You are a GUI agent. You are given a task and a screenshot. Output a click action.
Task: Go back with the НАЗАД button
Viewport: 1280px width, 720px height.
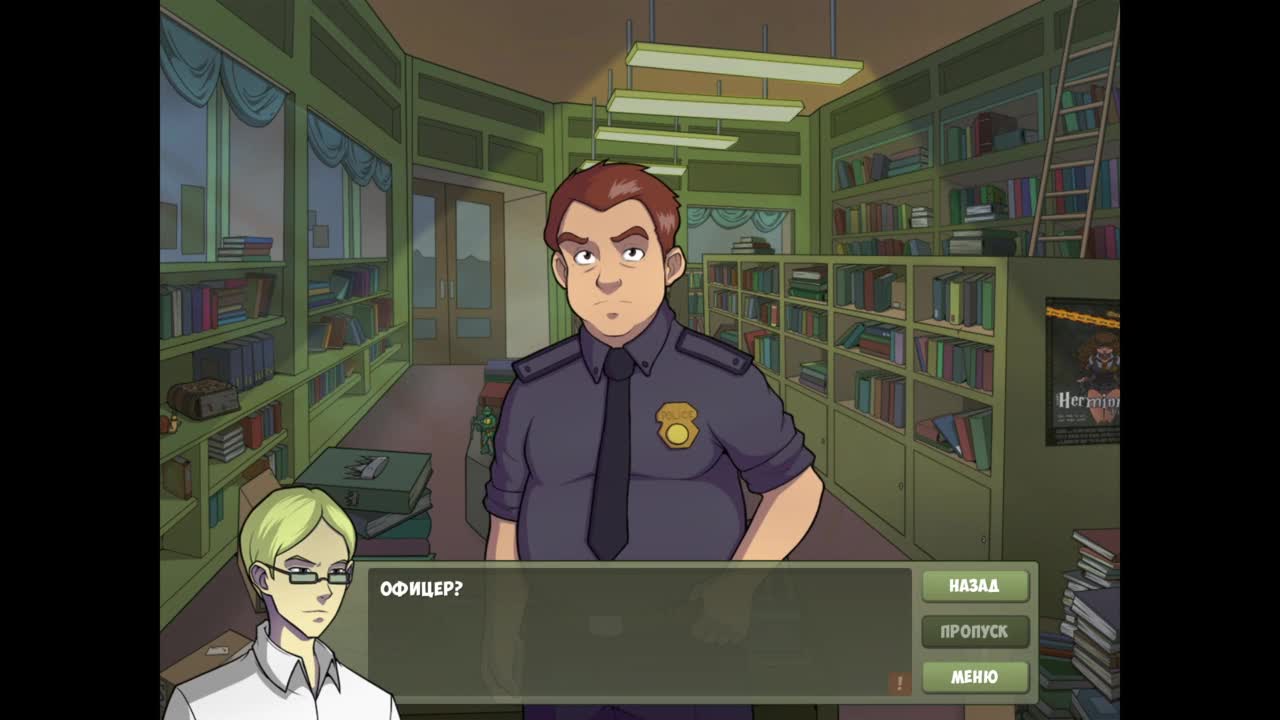(x=974, y=586)
